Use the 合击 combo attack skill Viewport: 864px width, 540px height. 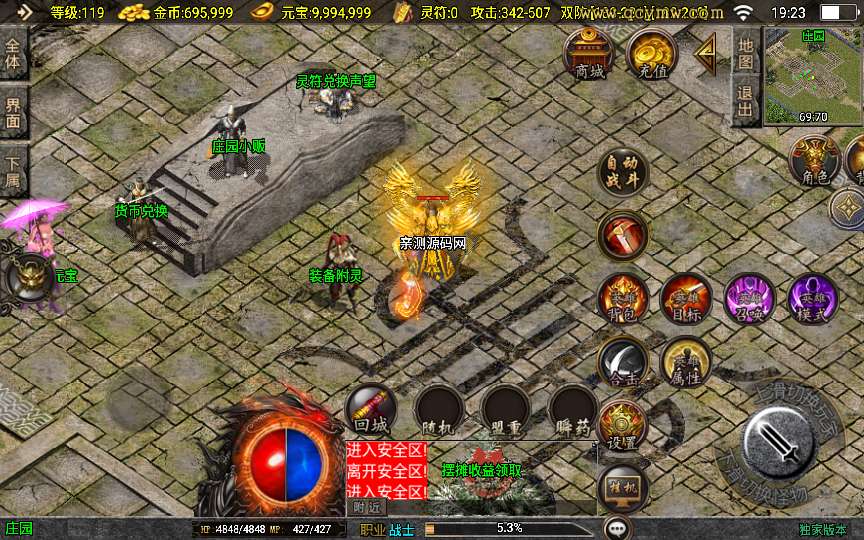tap(623, 362)
